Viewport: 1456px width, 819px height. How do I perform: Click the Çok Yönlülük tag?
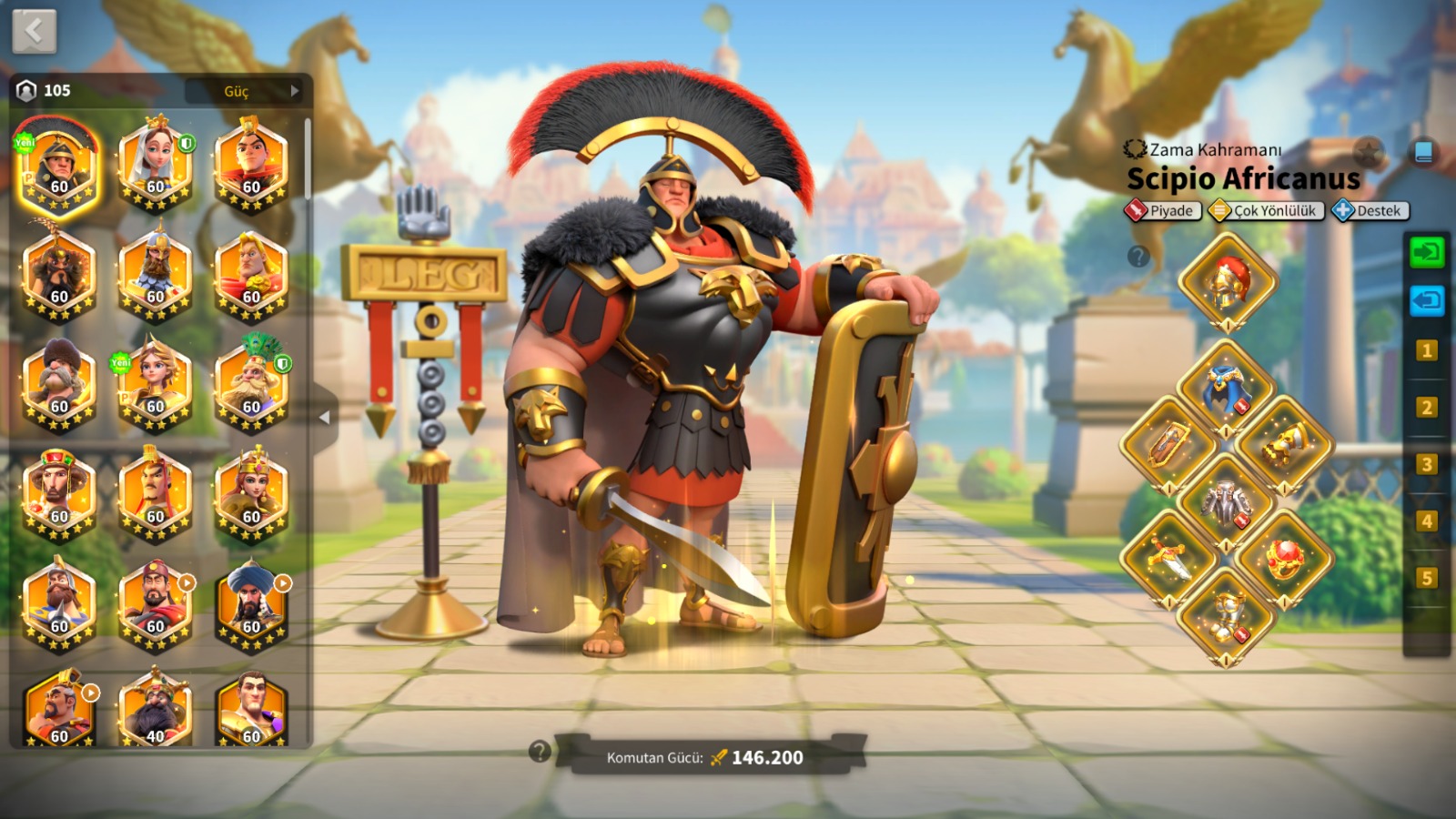(x=1266, y=211)
